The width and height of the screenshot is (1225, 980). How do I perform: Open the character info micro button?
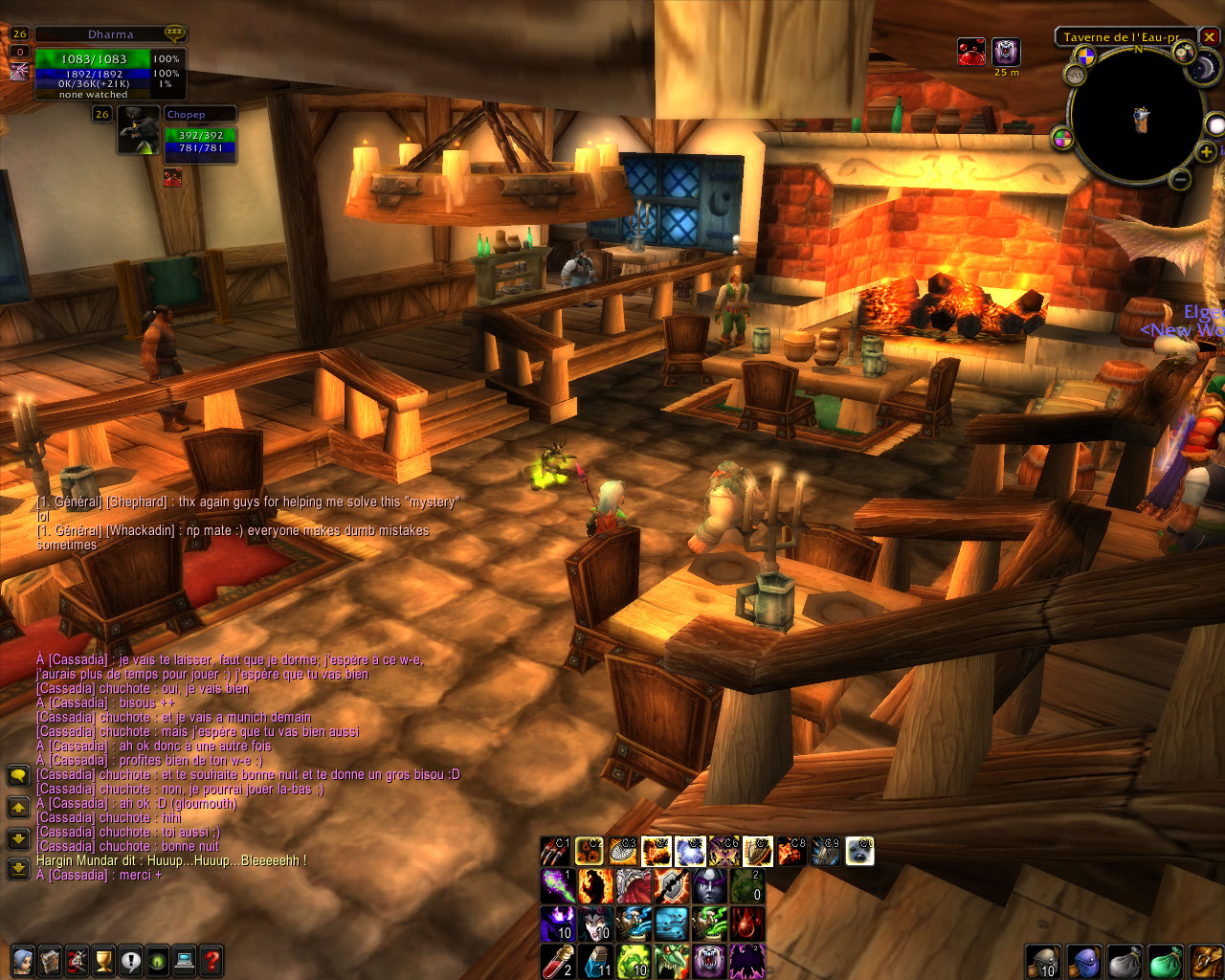pyautogui.click(x=23, y=960)
